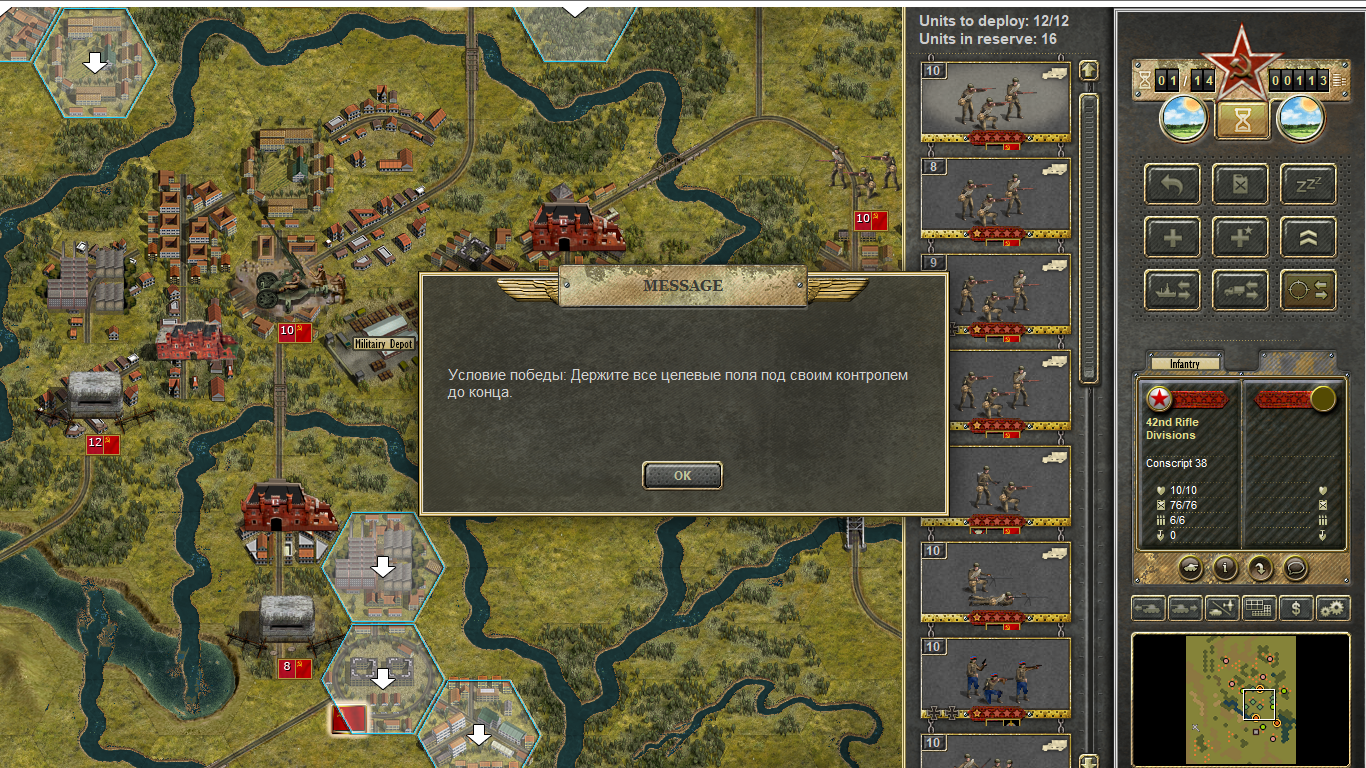1366x768 pixels.
Task: Upgrade the unit with the chevrons button
Action: click(x=1308, y=238)
